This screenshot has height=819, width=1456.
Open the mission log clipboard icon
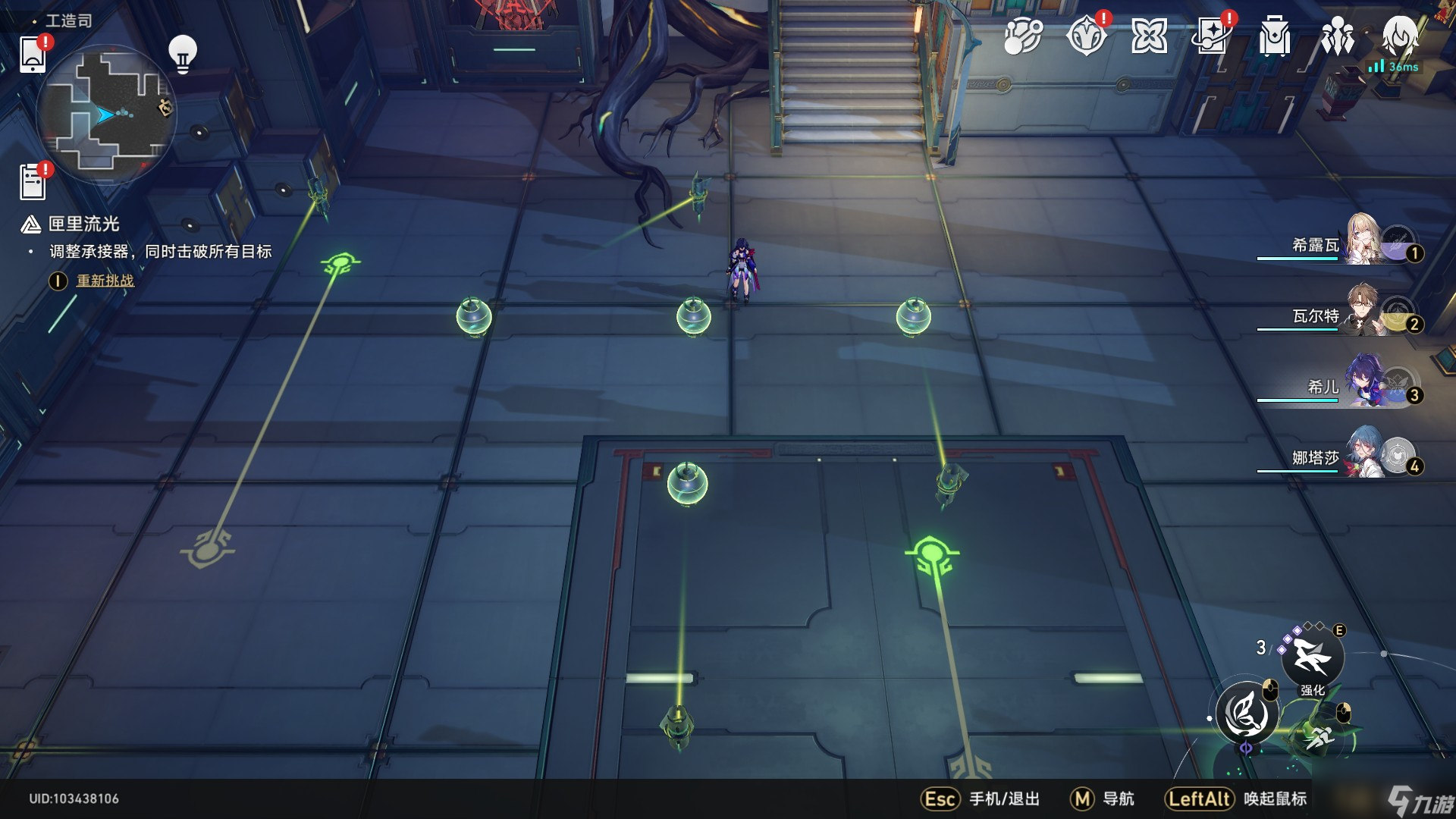pos(33,182)
